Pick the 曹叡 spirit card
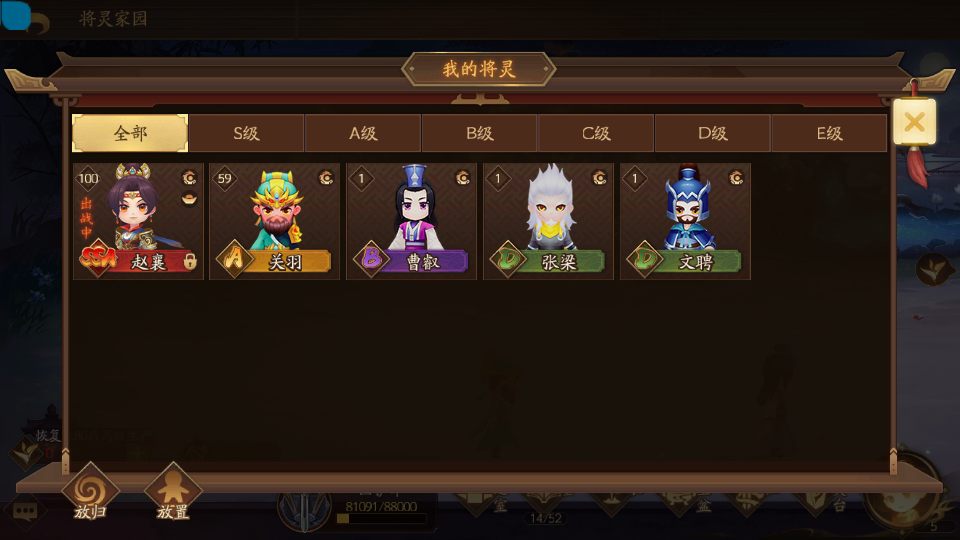 point(411,221)
